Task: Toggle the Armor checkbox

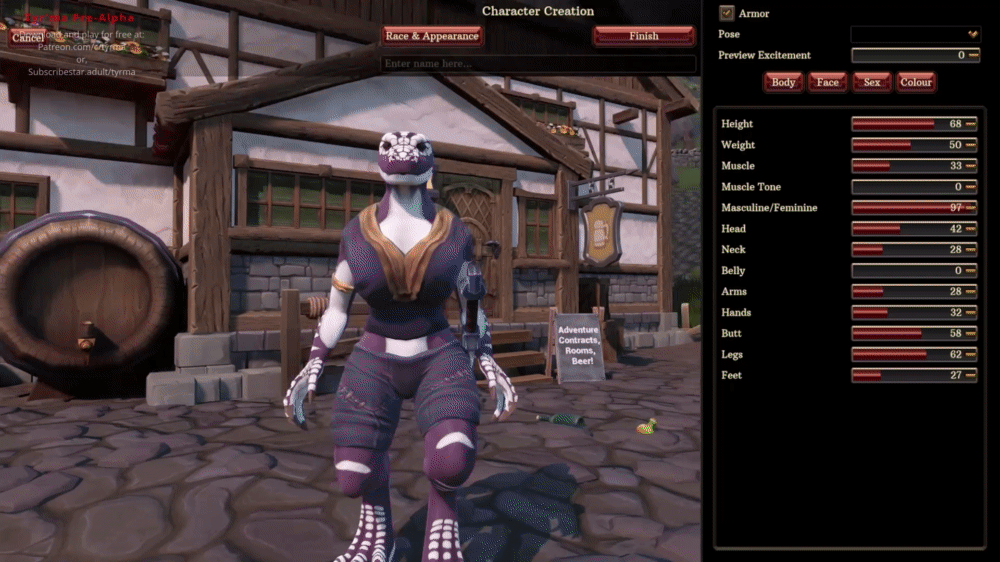Action: point(727,14)
